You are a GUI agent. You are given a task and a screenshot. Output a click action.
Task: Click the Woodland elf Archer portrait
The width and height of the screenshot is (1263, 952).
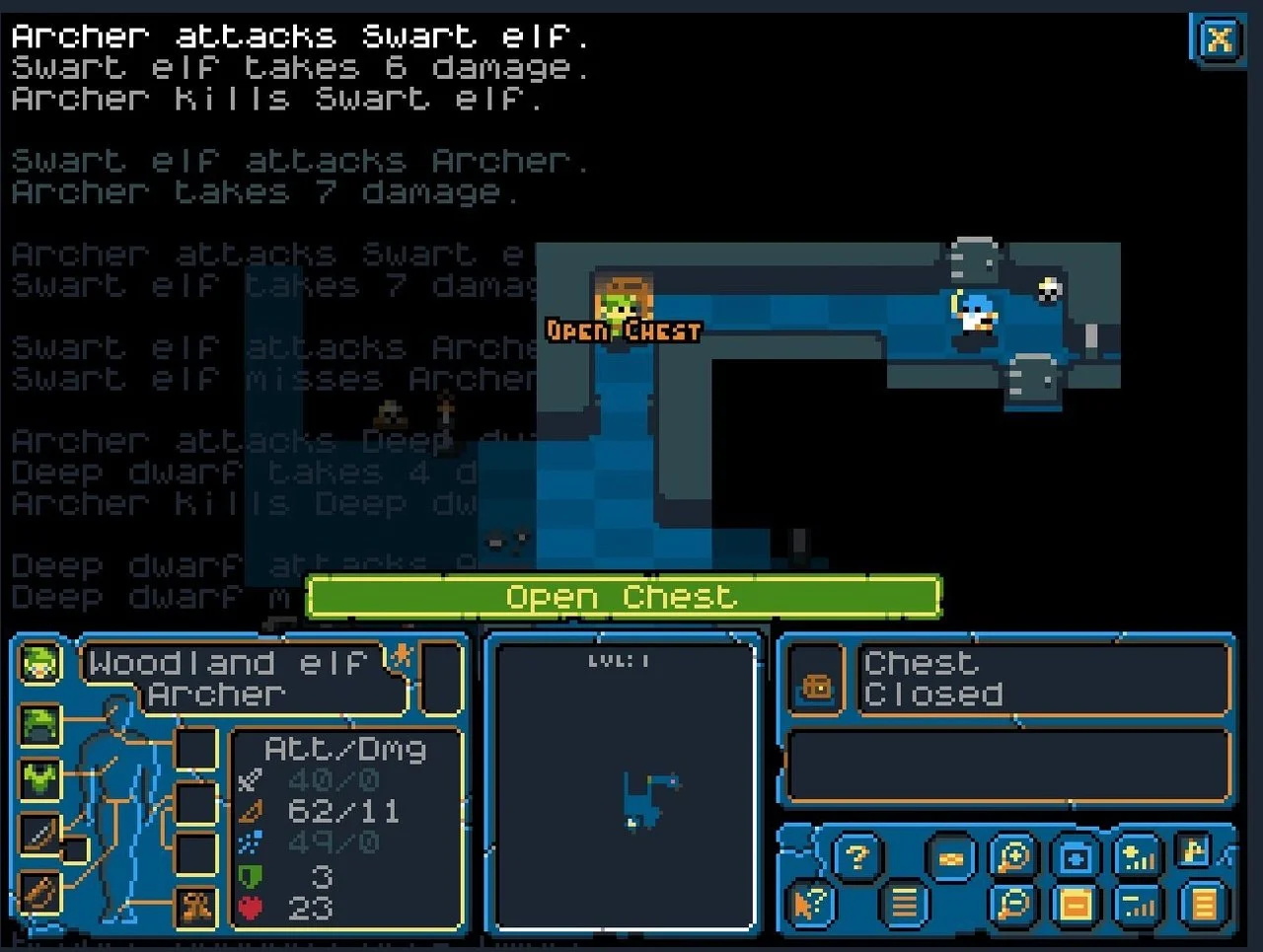39,664
